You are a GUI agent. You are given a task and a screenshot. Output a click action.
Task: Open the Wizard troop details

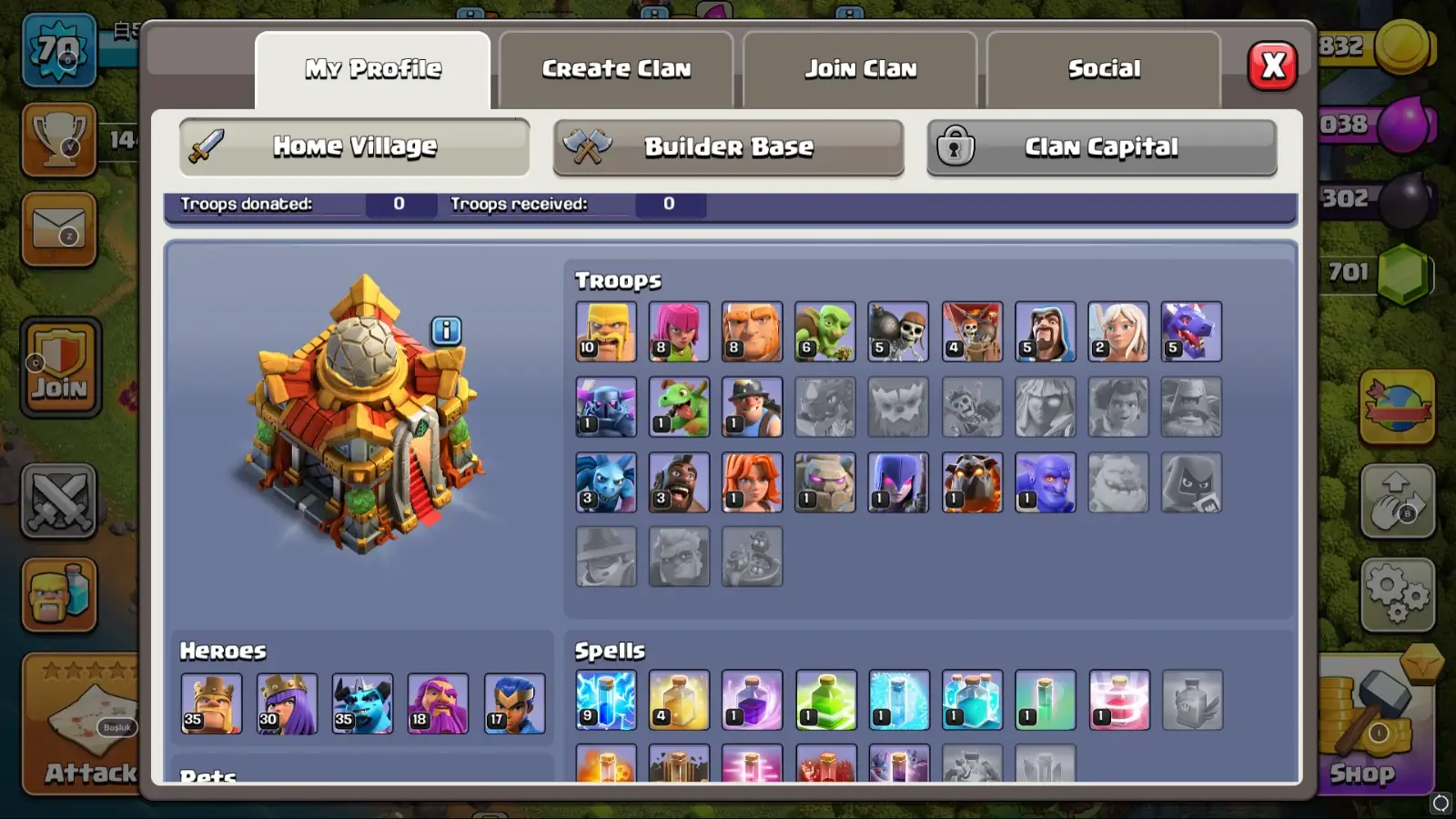(1045, 331)
